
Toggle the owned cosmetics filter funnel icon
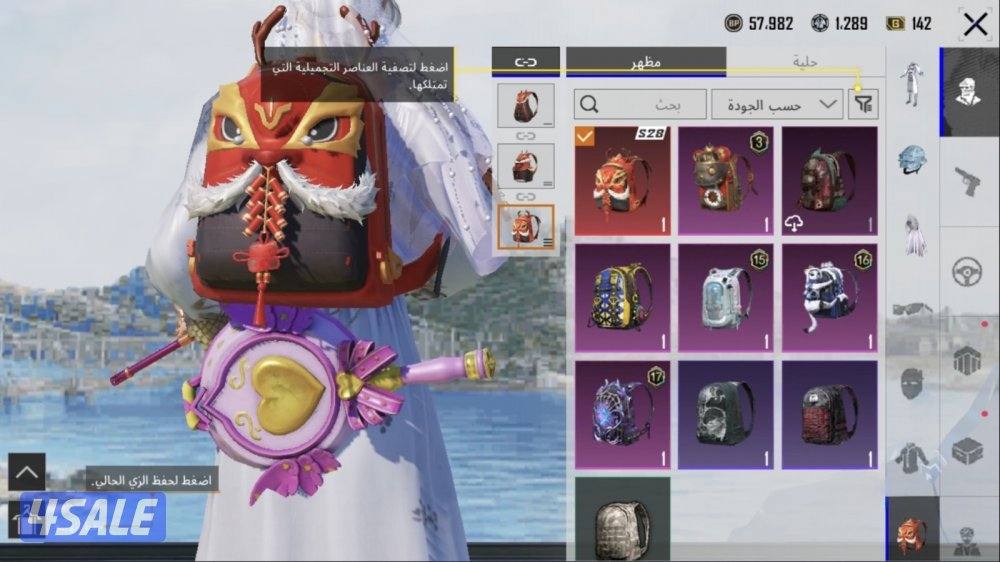point(862,104)
